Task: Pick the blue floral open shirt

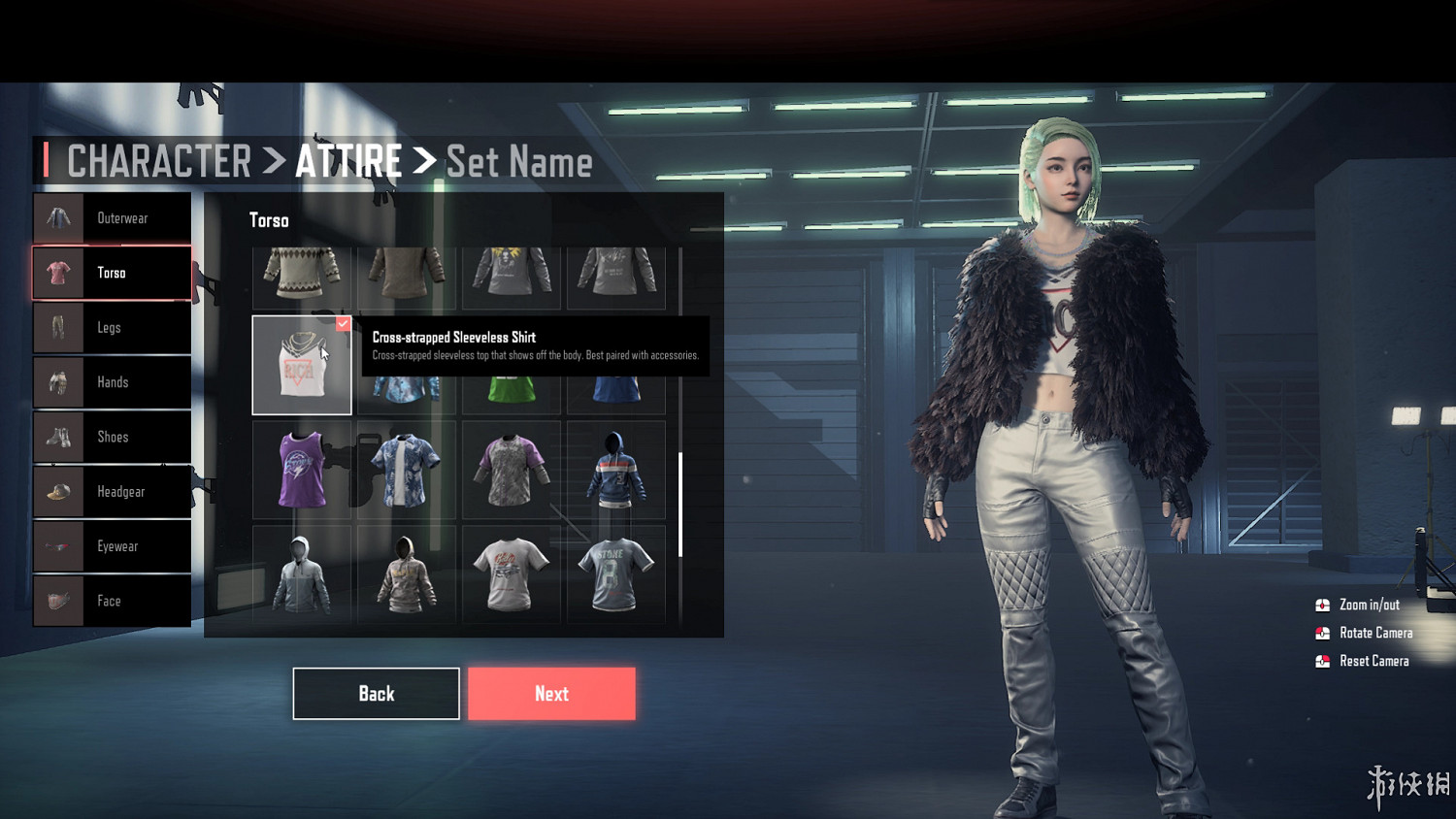Action: coord(406,471)
